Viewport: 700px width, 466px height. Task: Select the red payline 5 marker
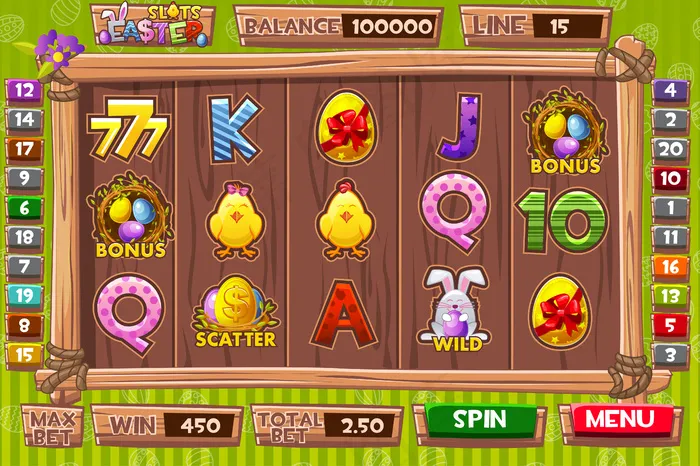click(669, 325)
